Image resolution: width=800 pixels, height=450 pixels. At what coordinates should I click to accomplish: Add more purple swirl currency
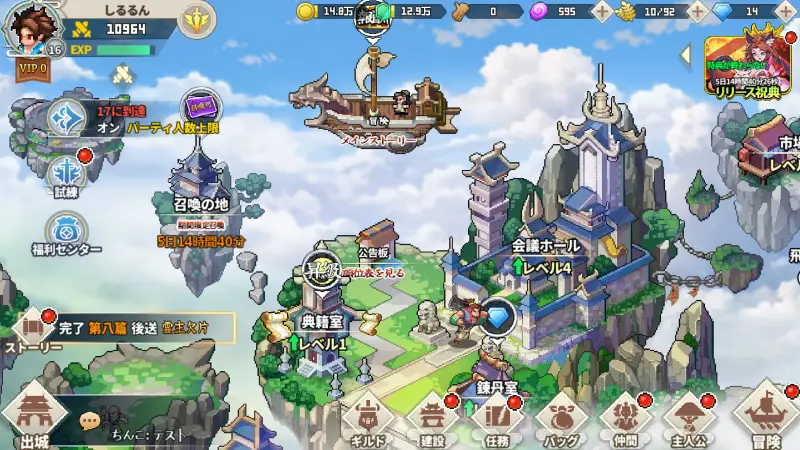(602, 11)
